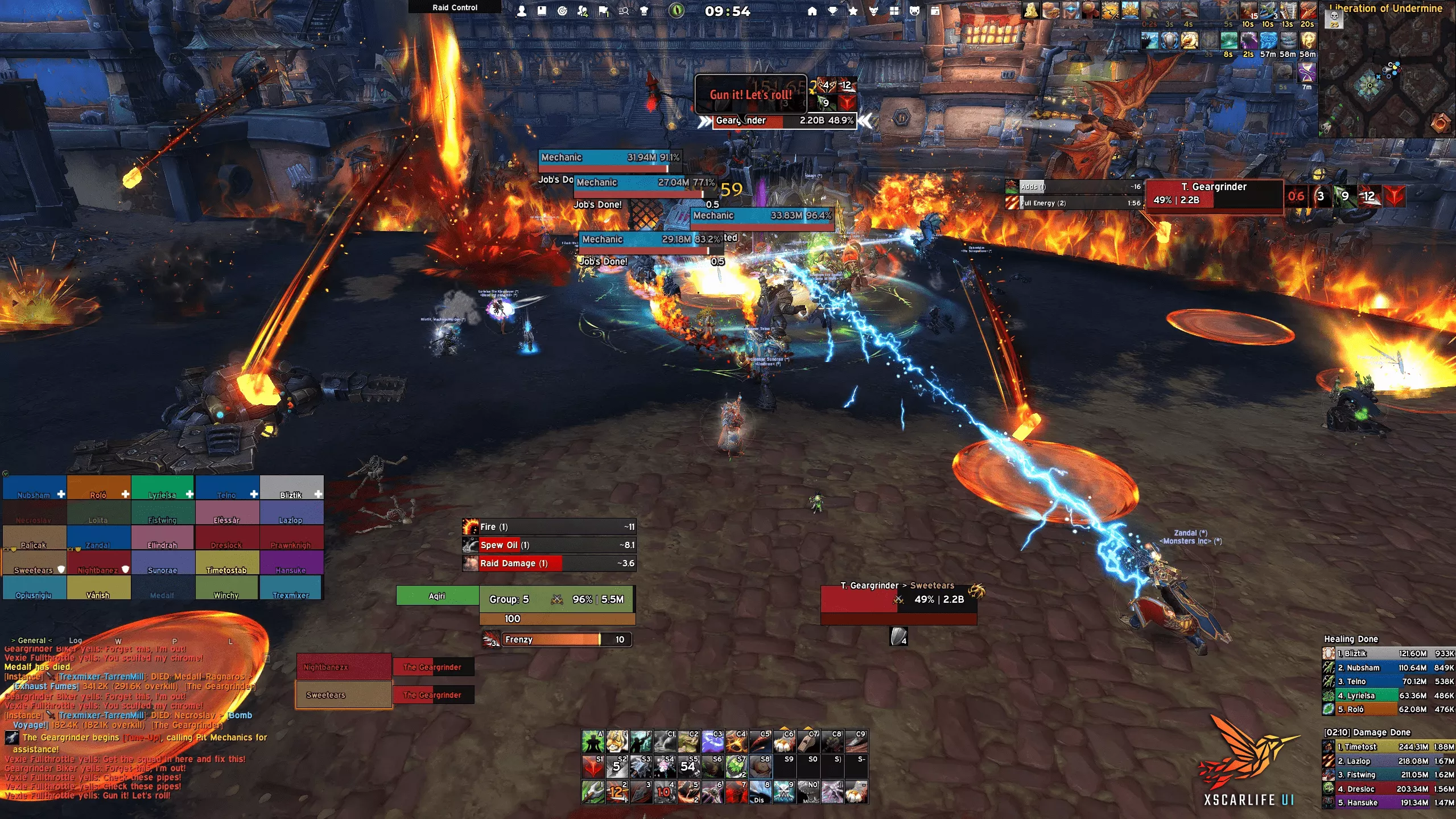Image resolution: width=1456 pixels, height=819 pixels.
Task: Click the green eye orb by the clock
Action: pyautogui.click(x=676, y=11)
